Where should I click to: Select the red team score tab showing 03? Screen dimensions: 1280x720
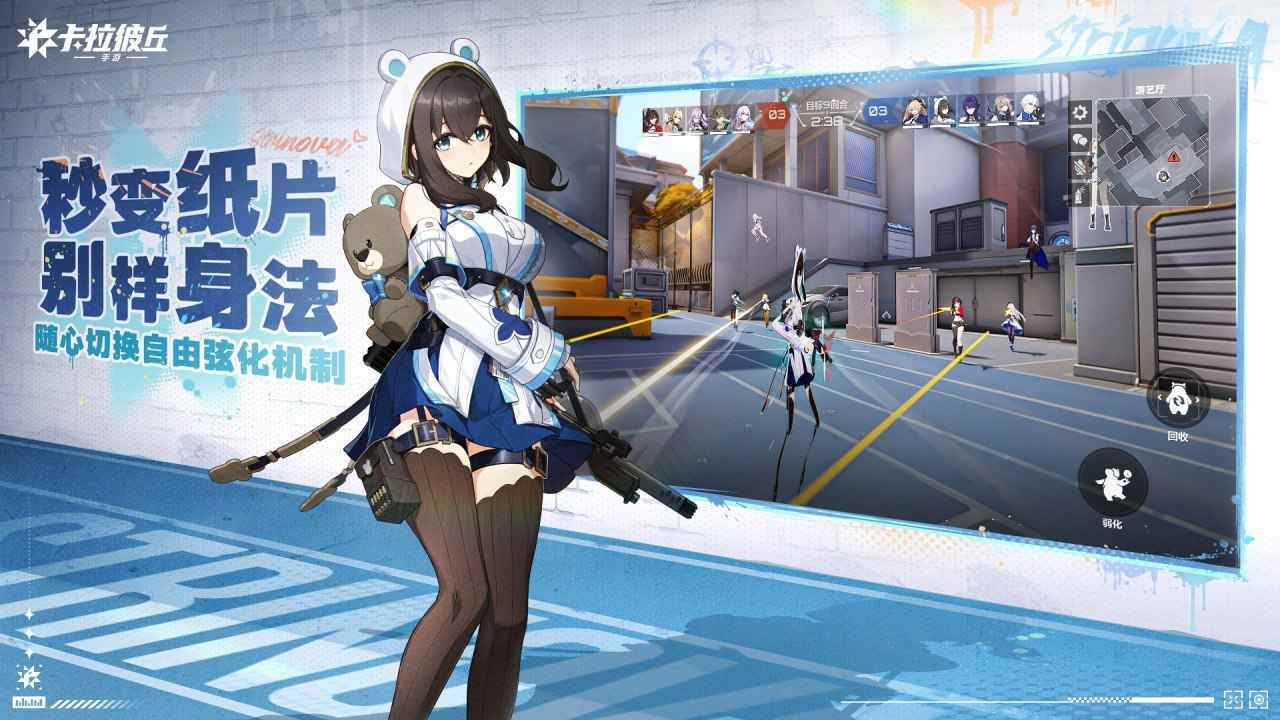coord(775,114)
